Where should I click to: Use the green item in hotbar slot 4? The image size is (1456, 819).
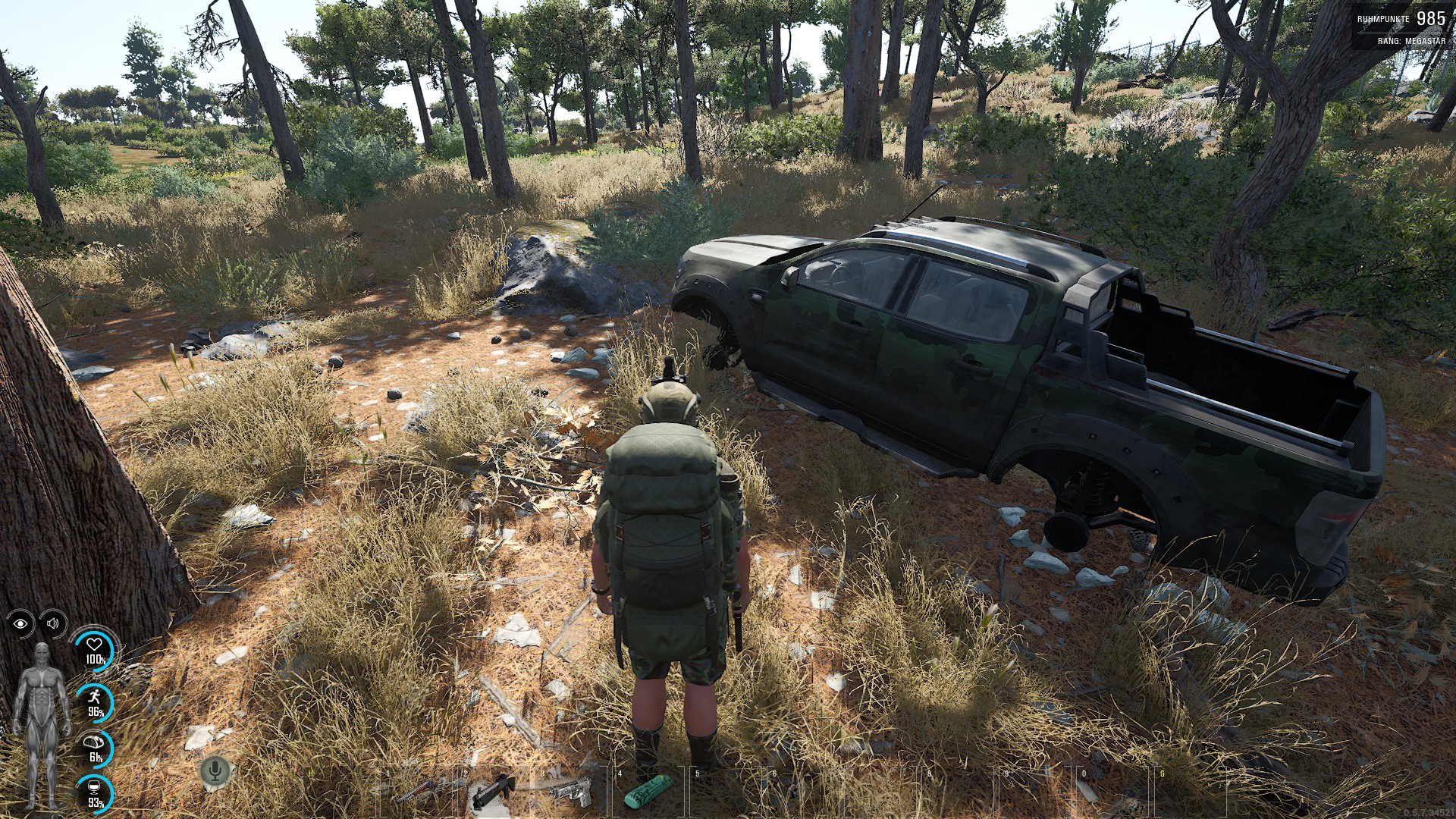[x=648, y=792]
